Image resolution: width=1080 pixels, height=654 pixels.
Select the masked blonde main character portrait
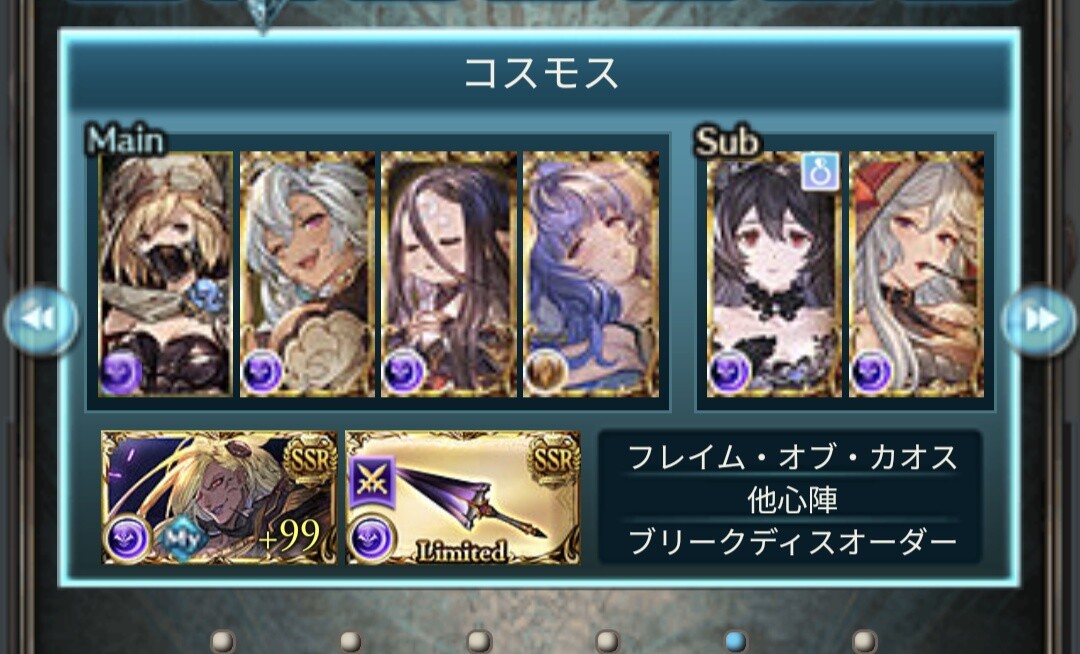pyautogui.click(x=166, y=274)
